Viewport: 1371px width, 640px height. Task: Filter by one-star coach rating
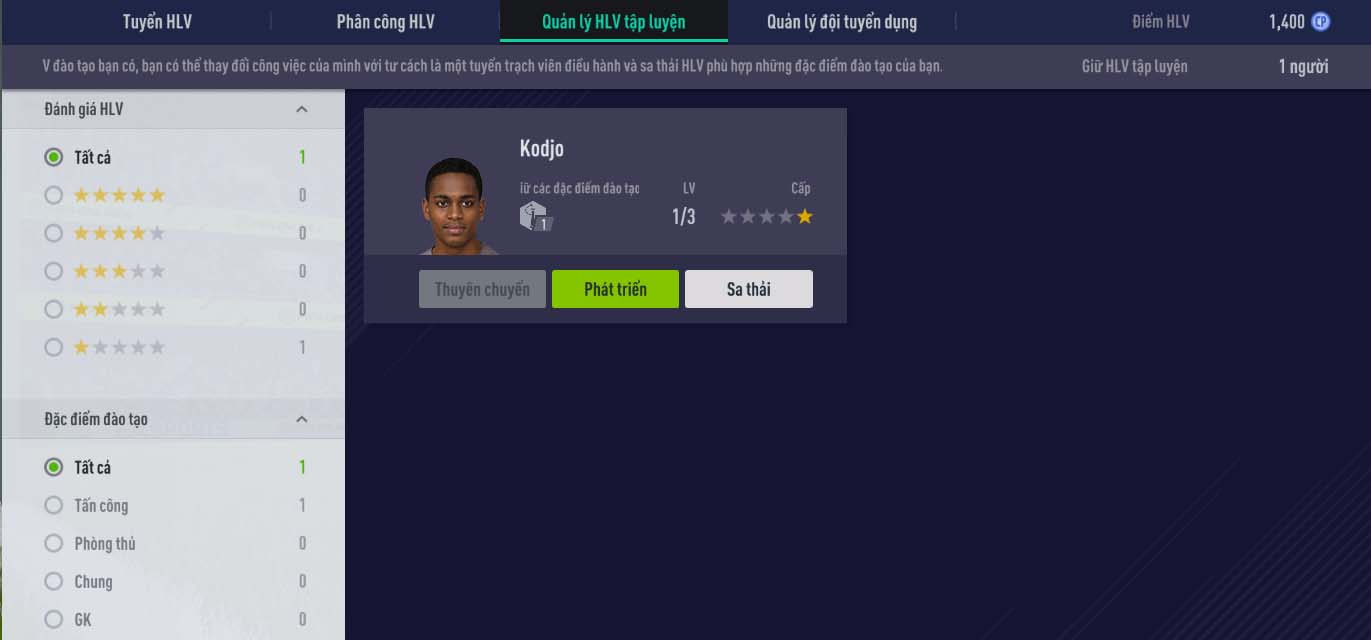click(x=54, y=347)
